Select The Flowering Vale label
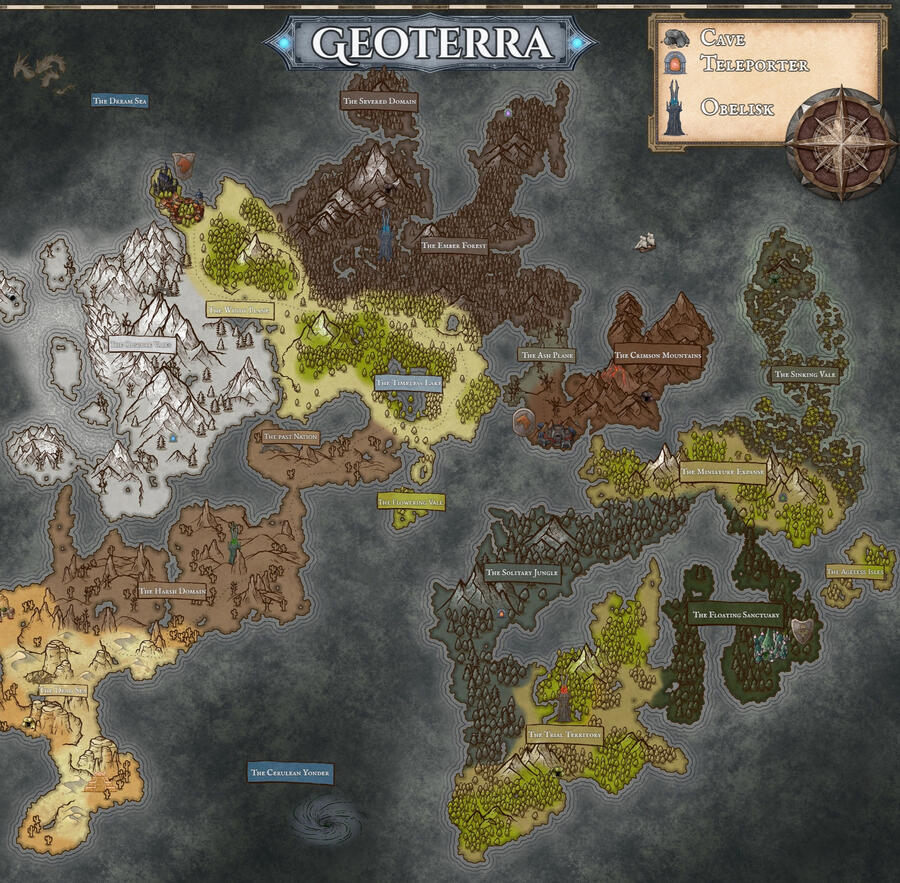Screen dimensions: 900x883 [410, 501]
